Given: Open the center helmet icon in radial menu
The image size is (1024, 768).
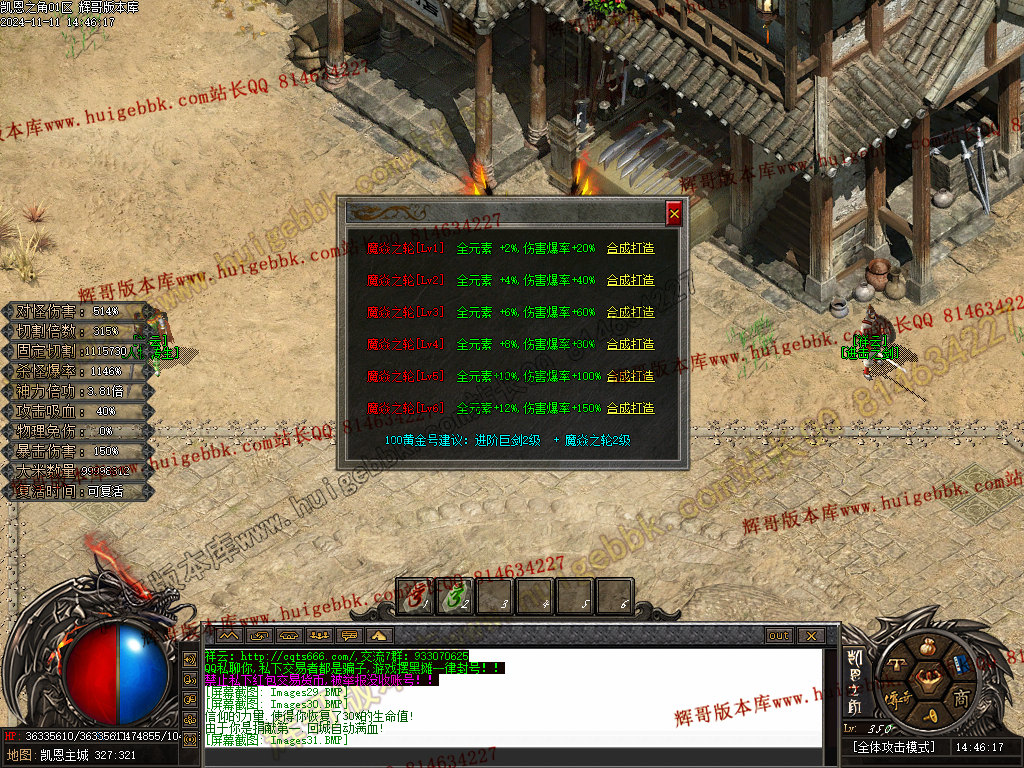Looking at the screenshot, I should coord(927,682).
